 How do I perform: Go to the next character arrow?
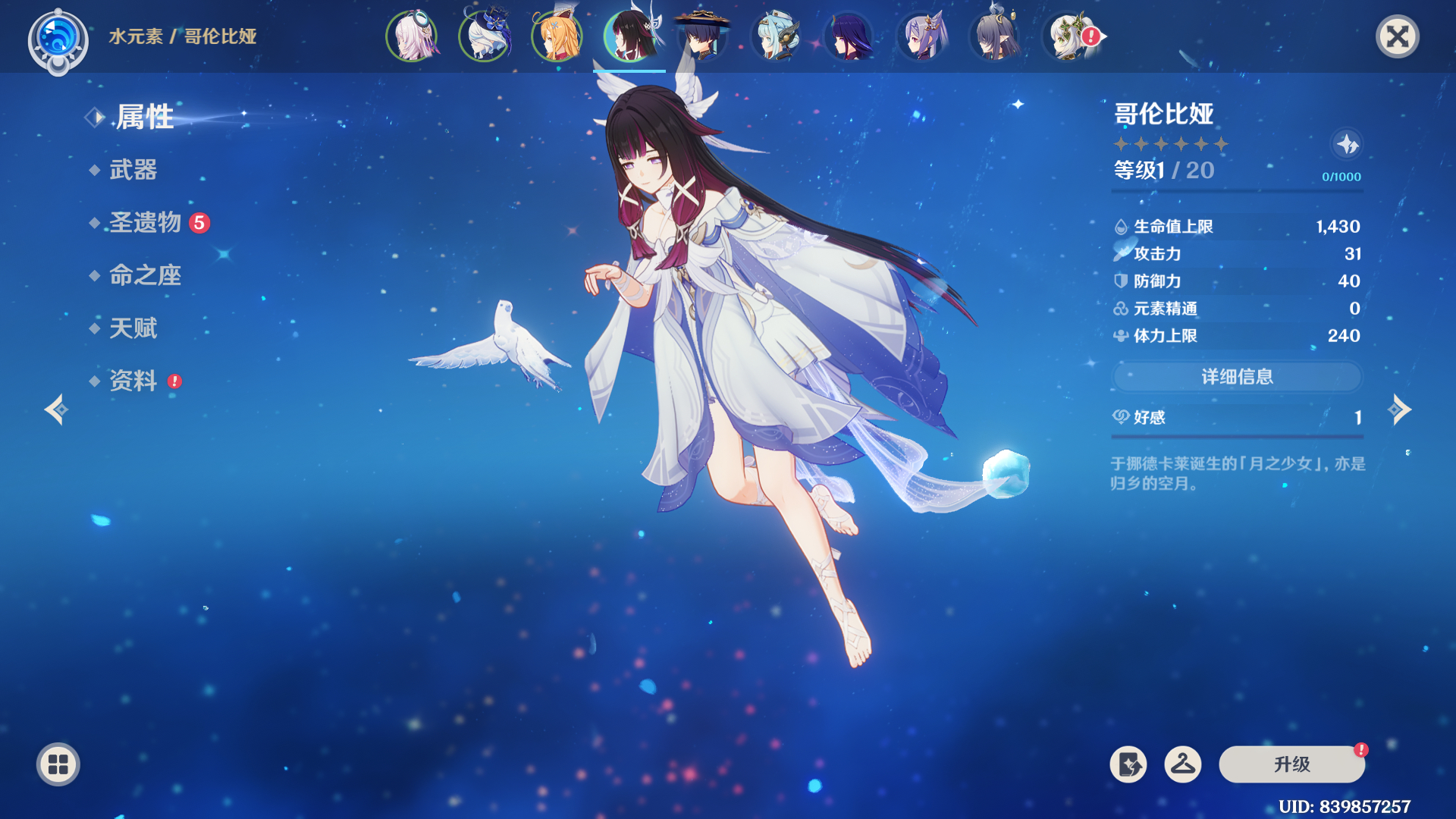[1399, 410]
